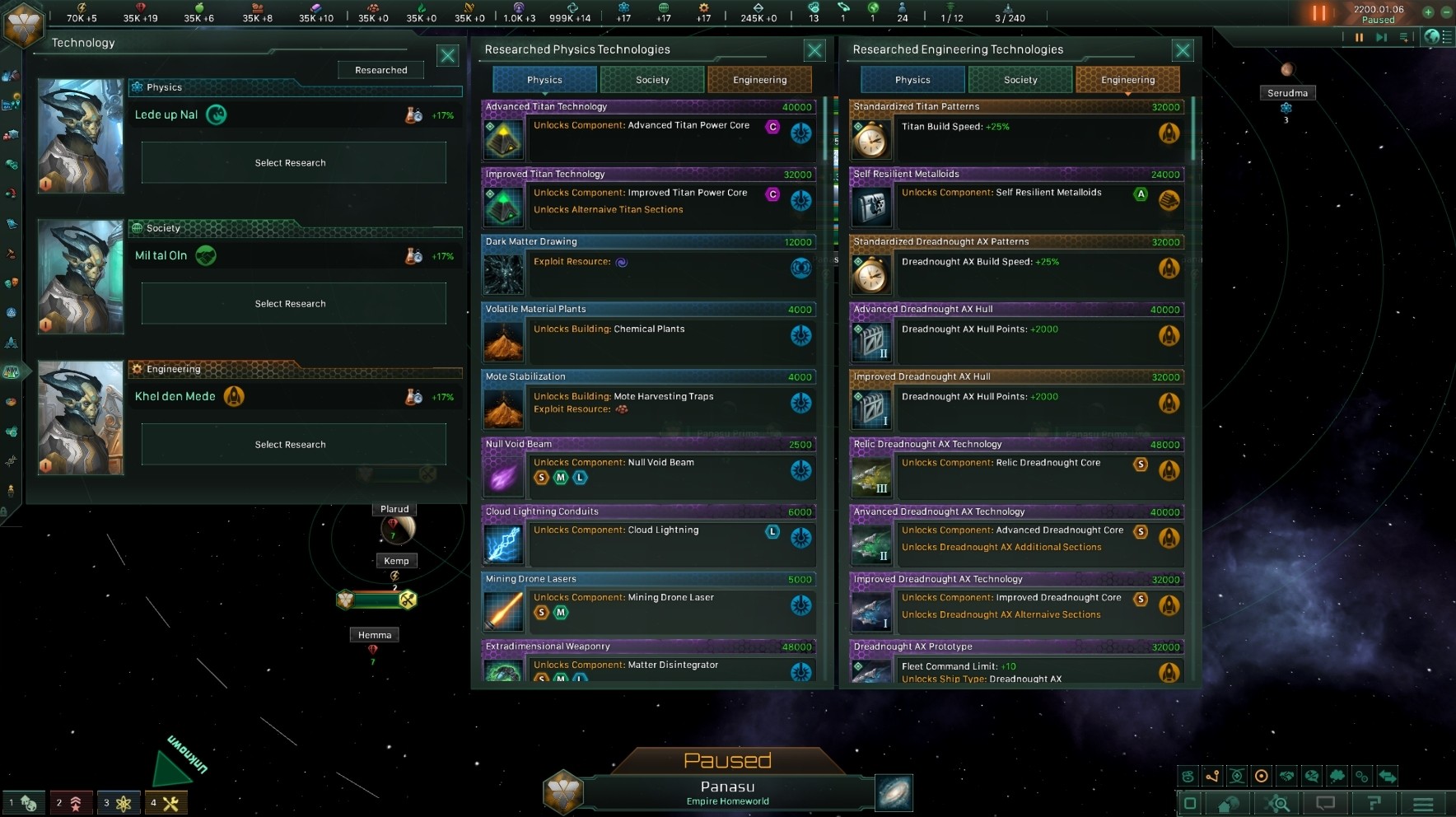Open the bottom-right hamburger menu icon

(1422, 802)
